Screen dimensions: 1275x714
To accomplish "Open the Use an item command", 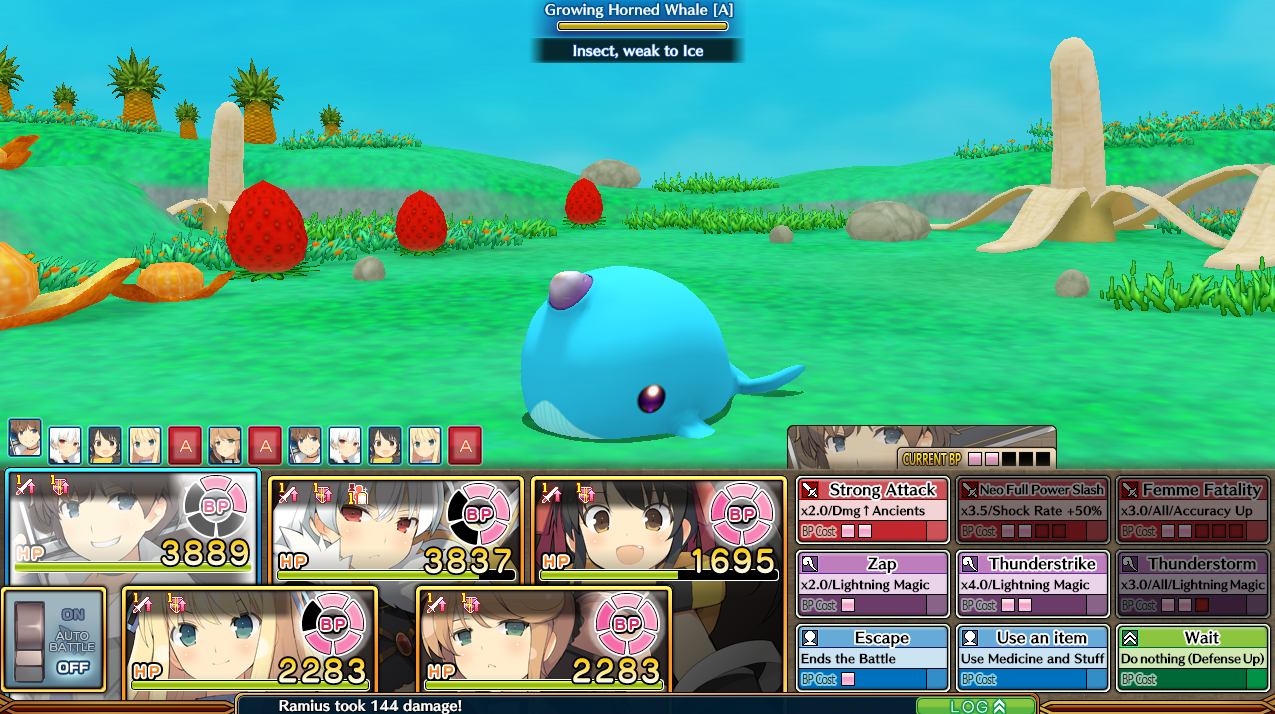I will [x=1032, y=658].
